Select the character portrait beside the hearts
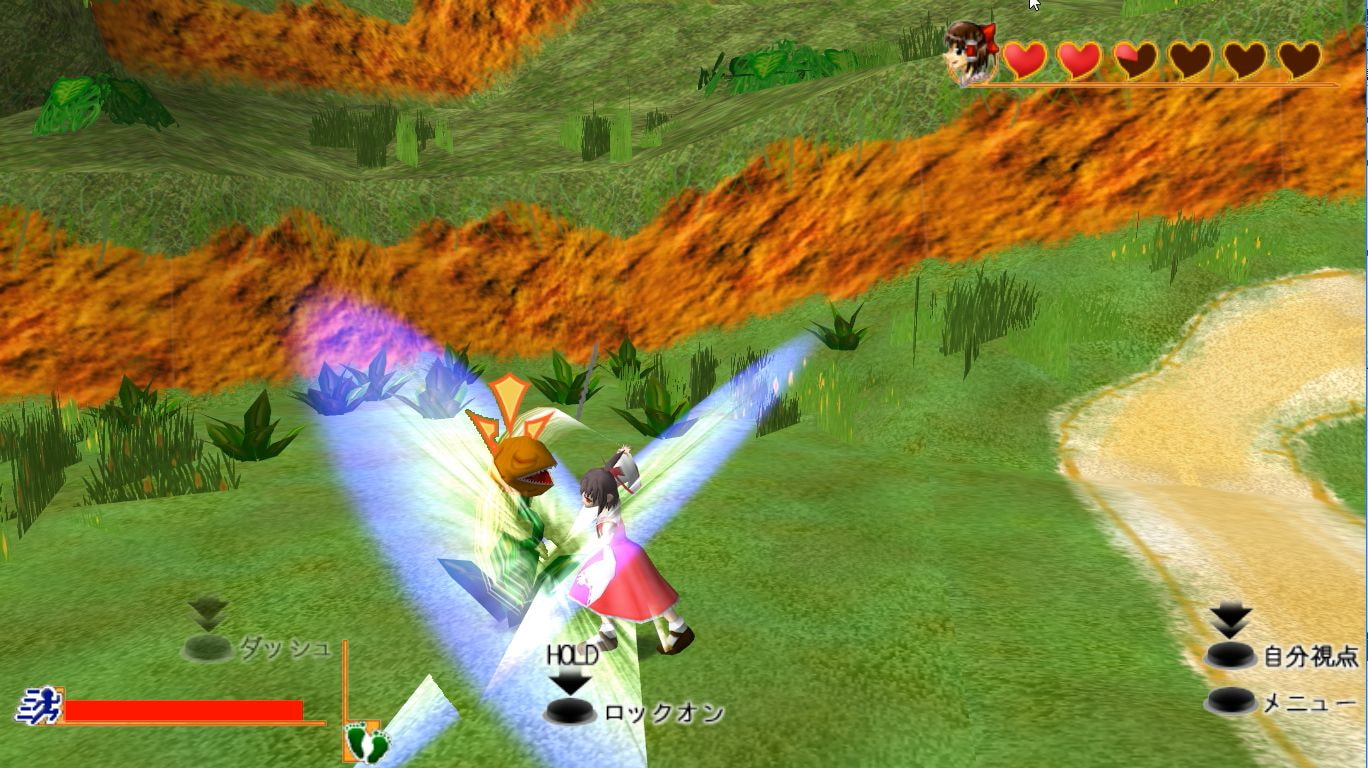Viewport: 1368px width, 768px height. point(970,52)
